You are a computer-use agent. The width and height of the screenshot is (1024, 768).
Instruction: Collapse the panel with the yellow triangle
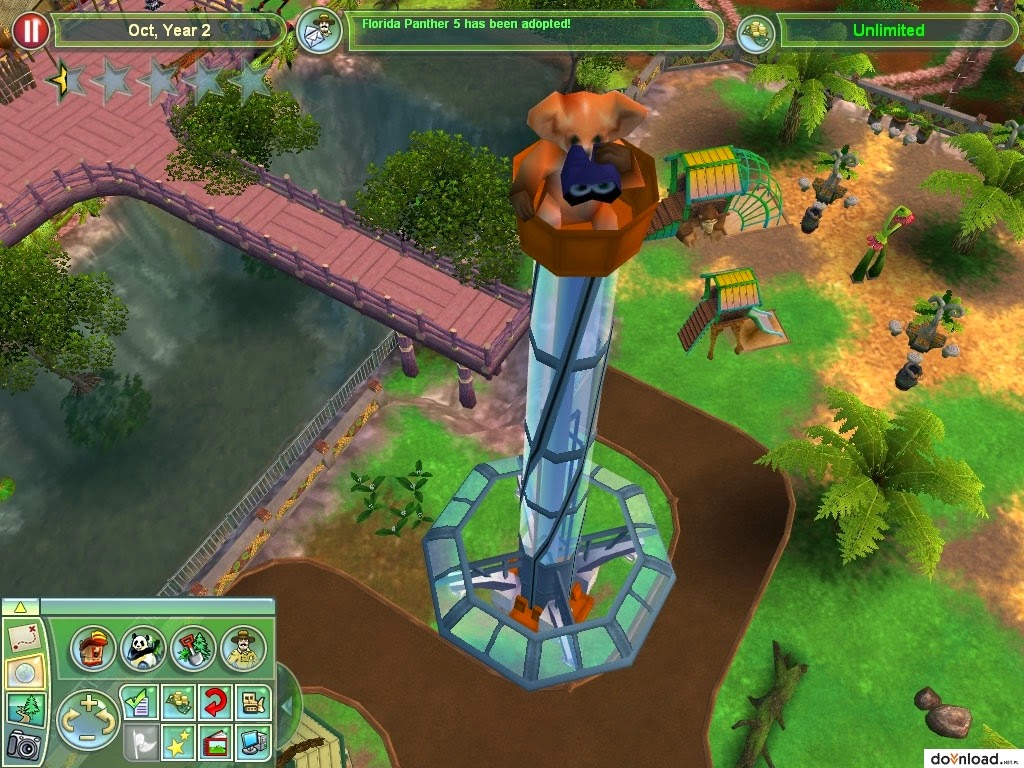21,606
